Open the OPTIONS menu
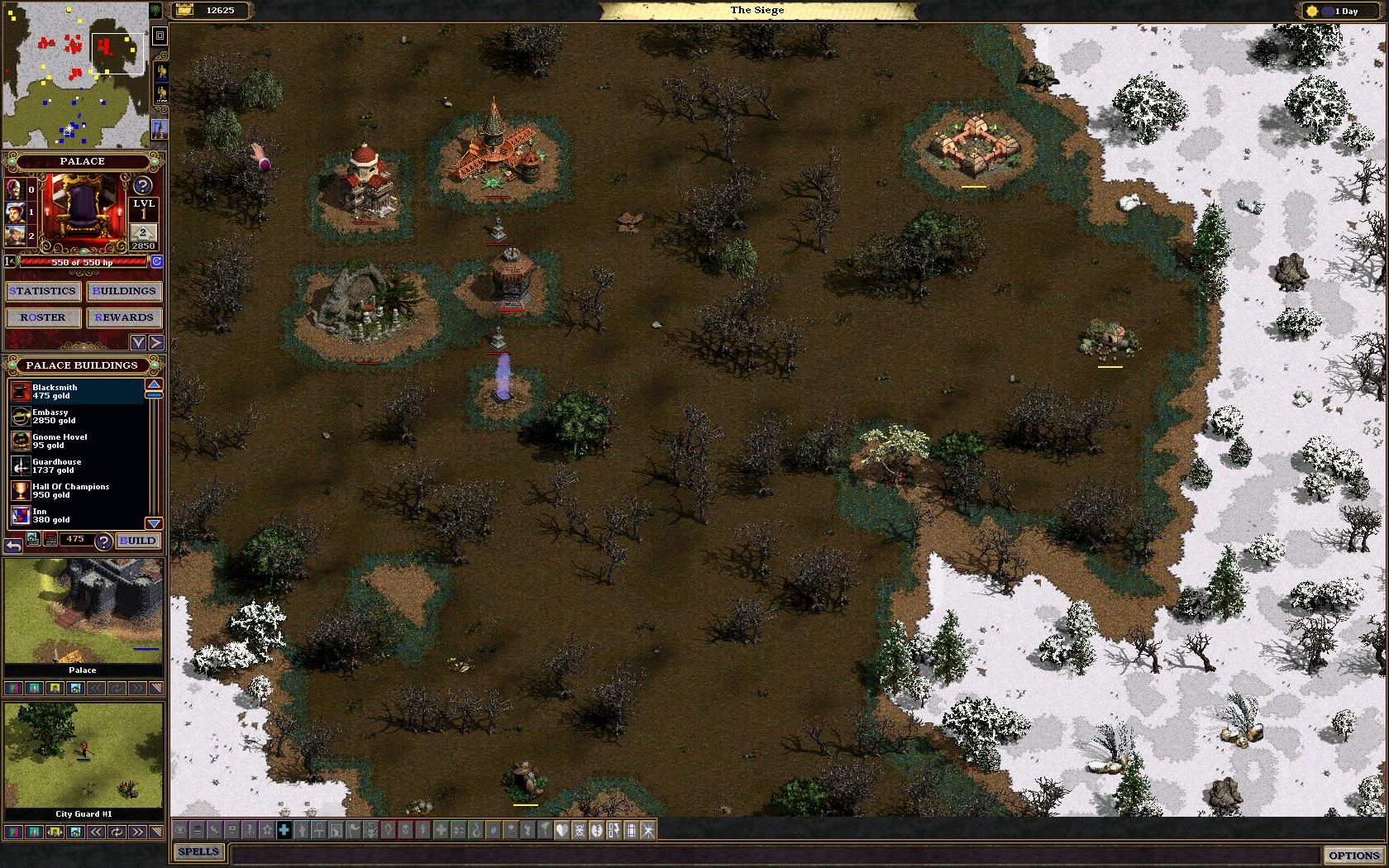The width and height of the screenshot is (1389, 868). 1353,853
